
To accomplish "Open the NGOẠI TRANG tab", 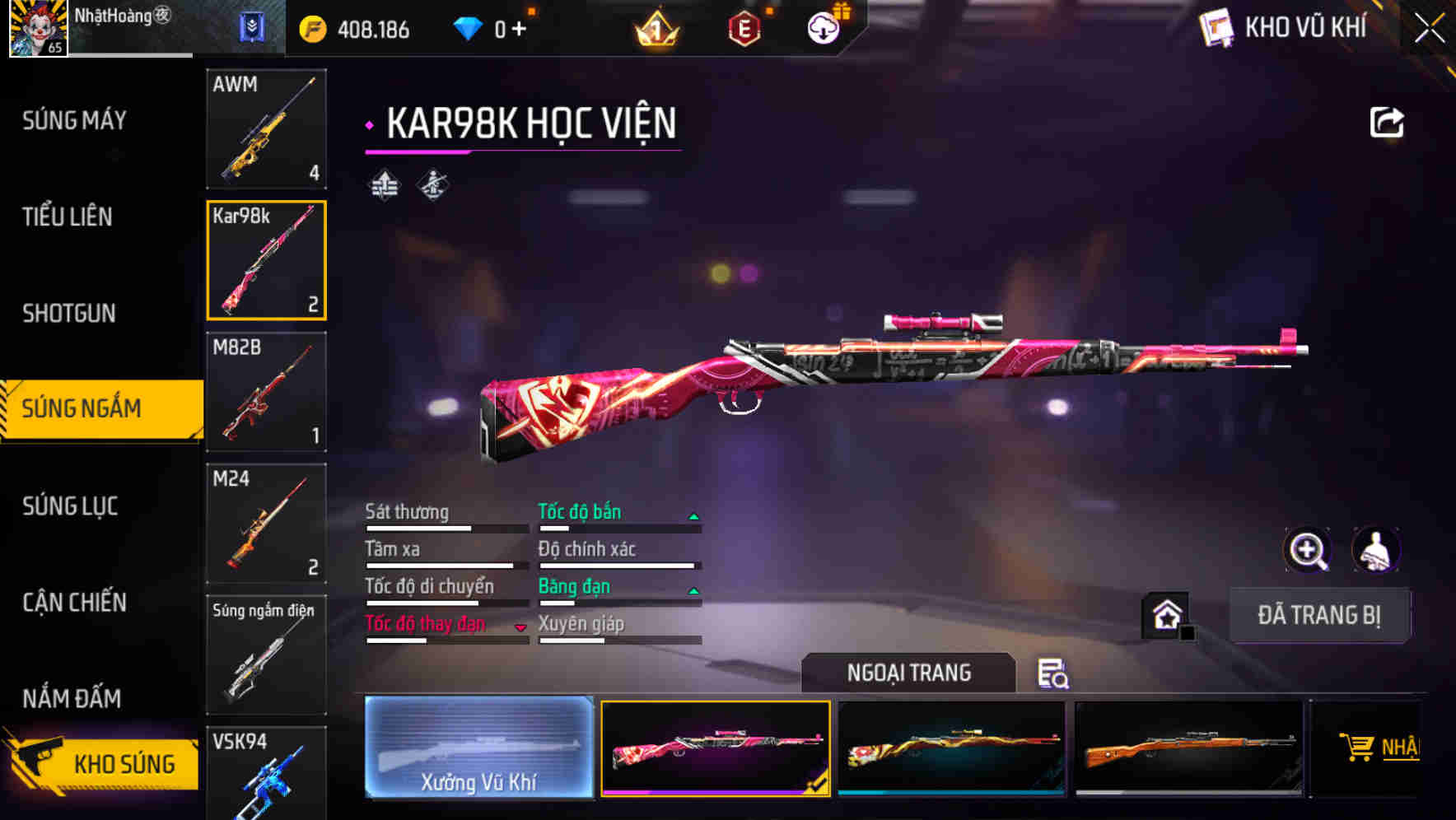I will point(908,673).
